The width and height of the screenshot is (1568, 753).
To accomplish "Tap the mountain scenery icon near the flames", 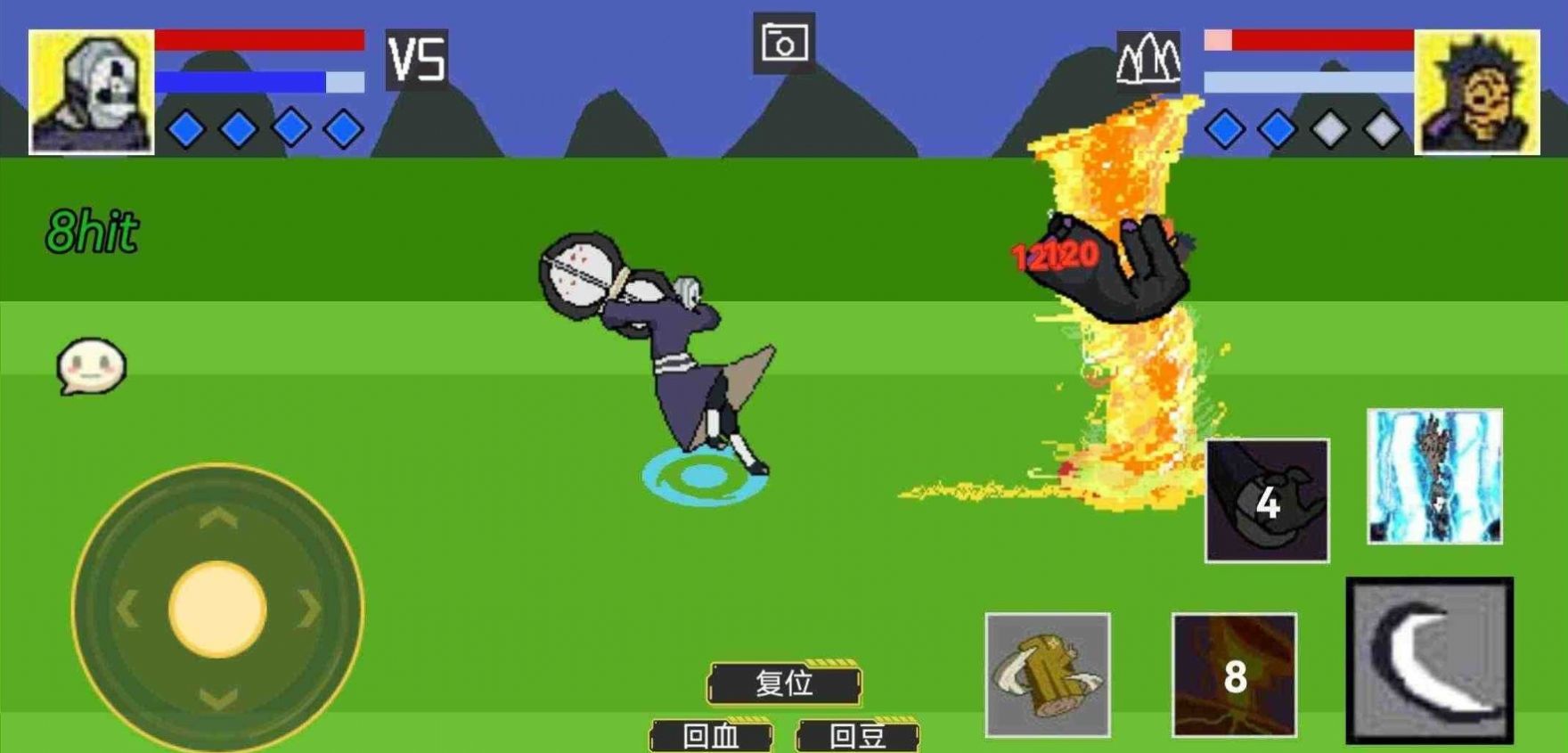I will click(1148, 61).
